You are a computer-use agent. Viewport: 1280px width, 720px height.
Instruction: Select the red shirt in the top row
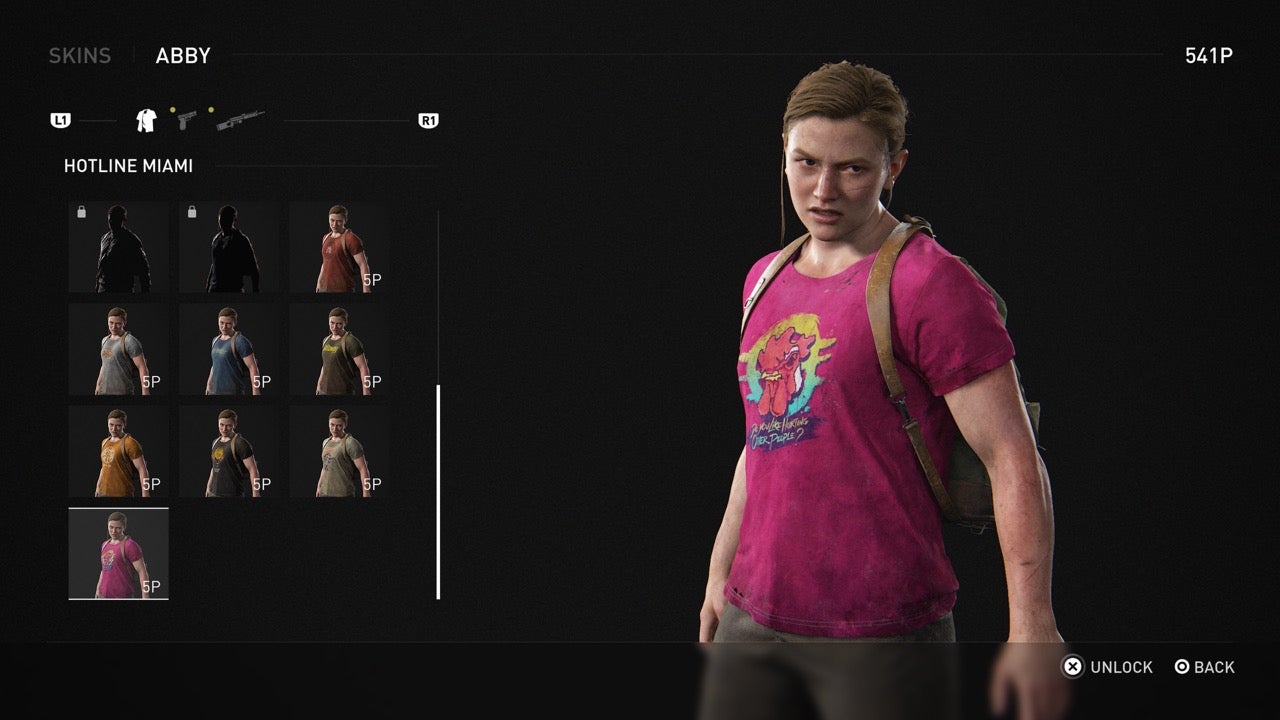(339, 245)
